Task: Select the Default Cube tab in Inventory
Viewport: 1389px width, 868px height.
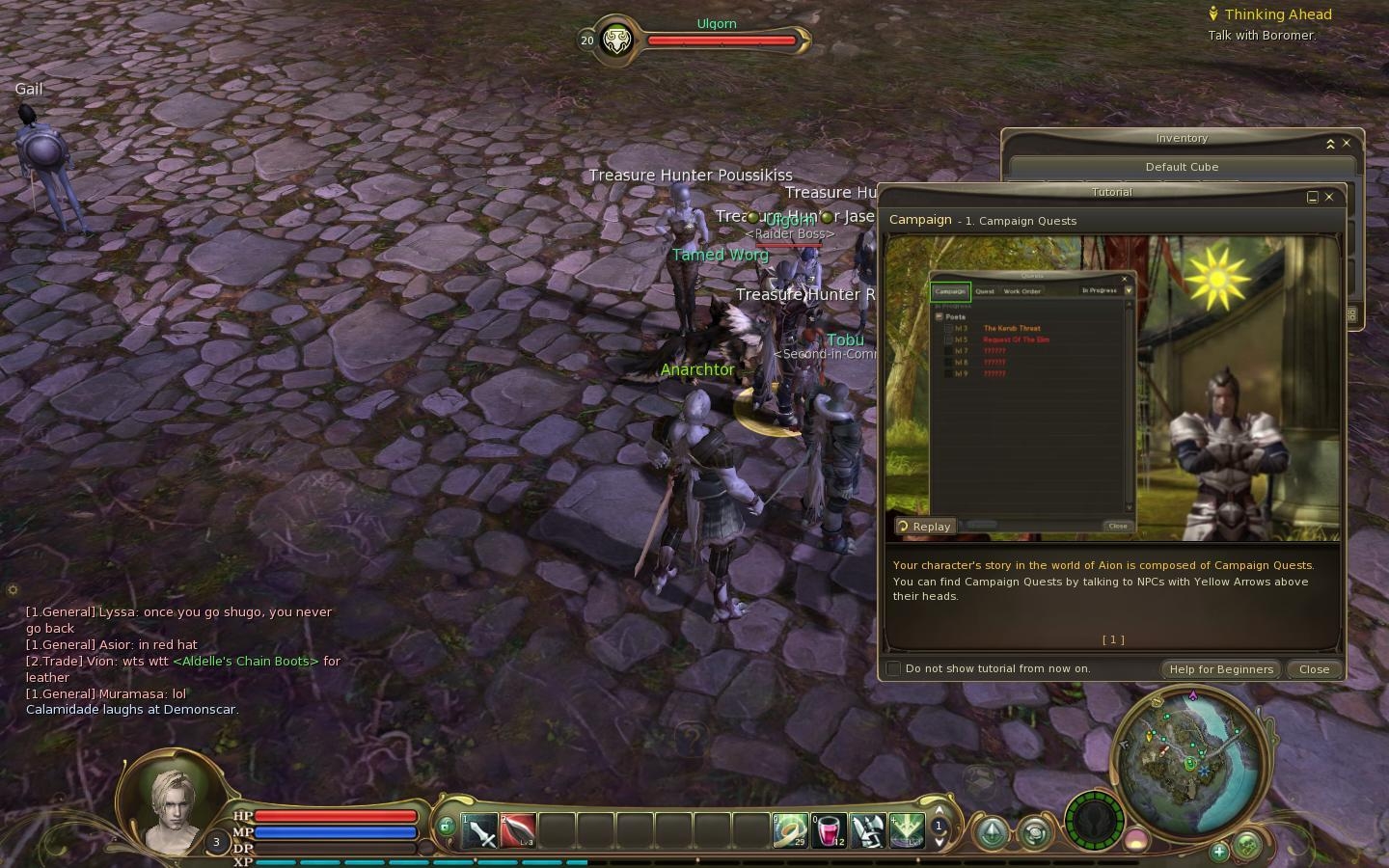Action: (x=1182, y=167)
